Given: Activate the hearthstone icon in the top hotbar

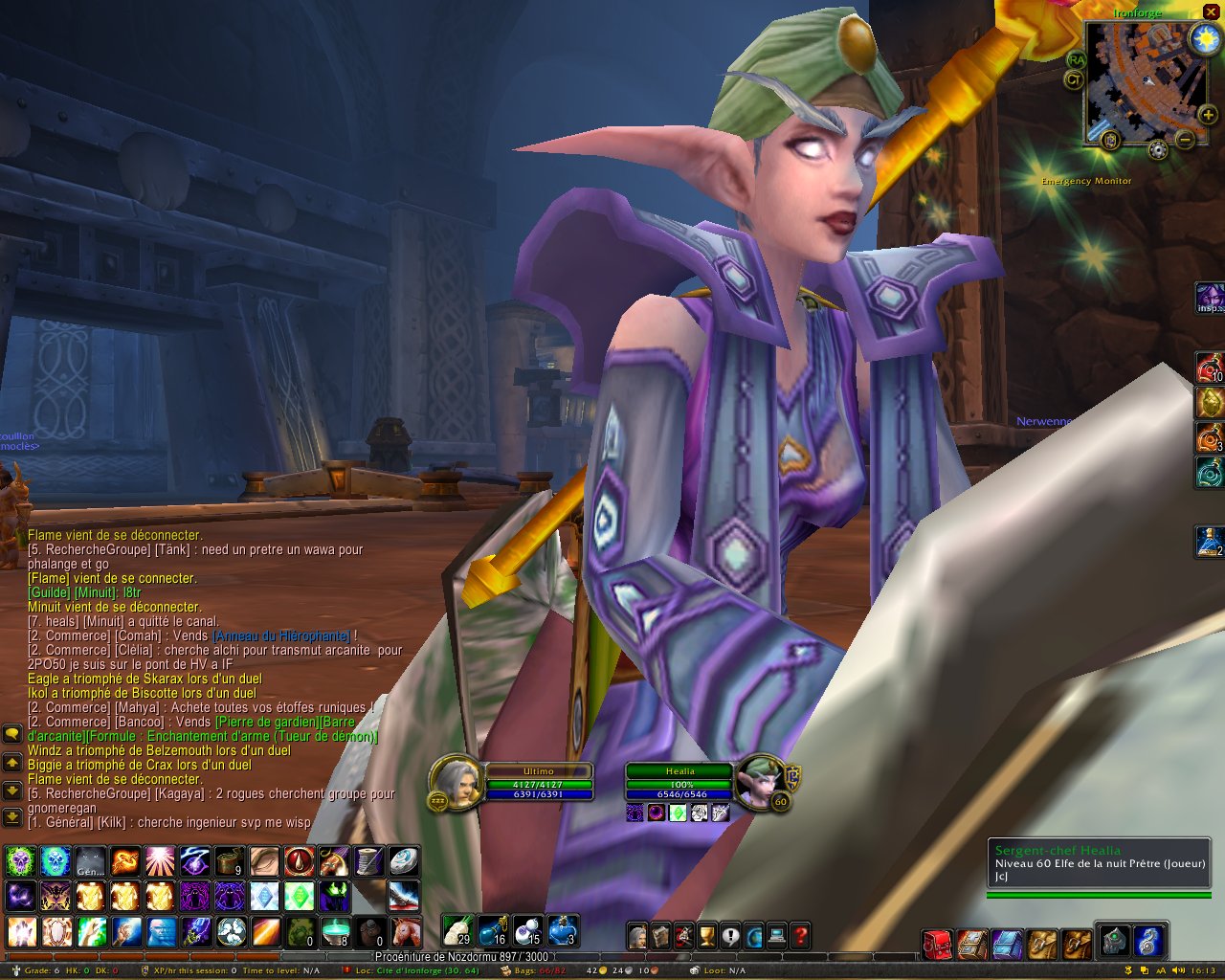Looking at the screenshot, I should 404,861.
